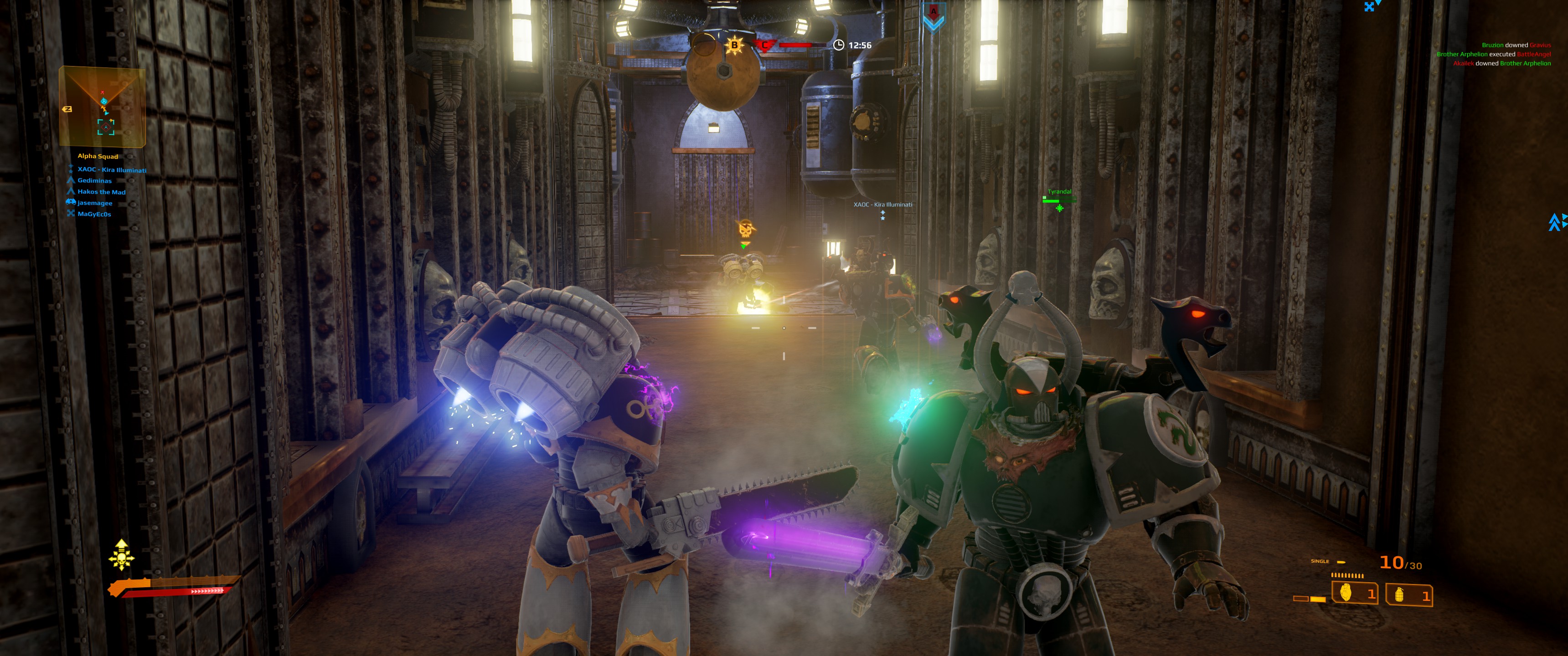Click the red capture point C icon

point(764,45)
